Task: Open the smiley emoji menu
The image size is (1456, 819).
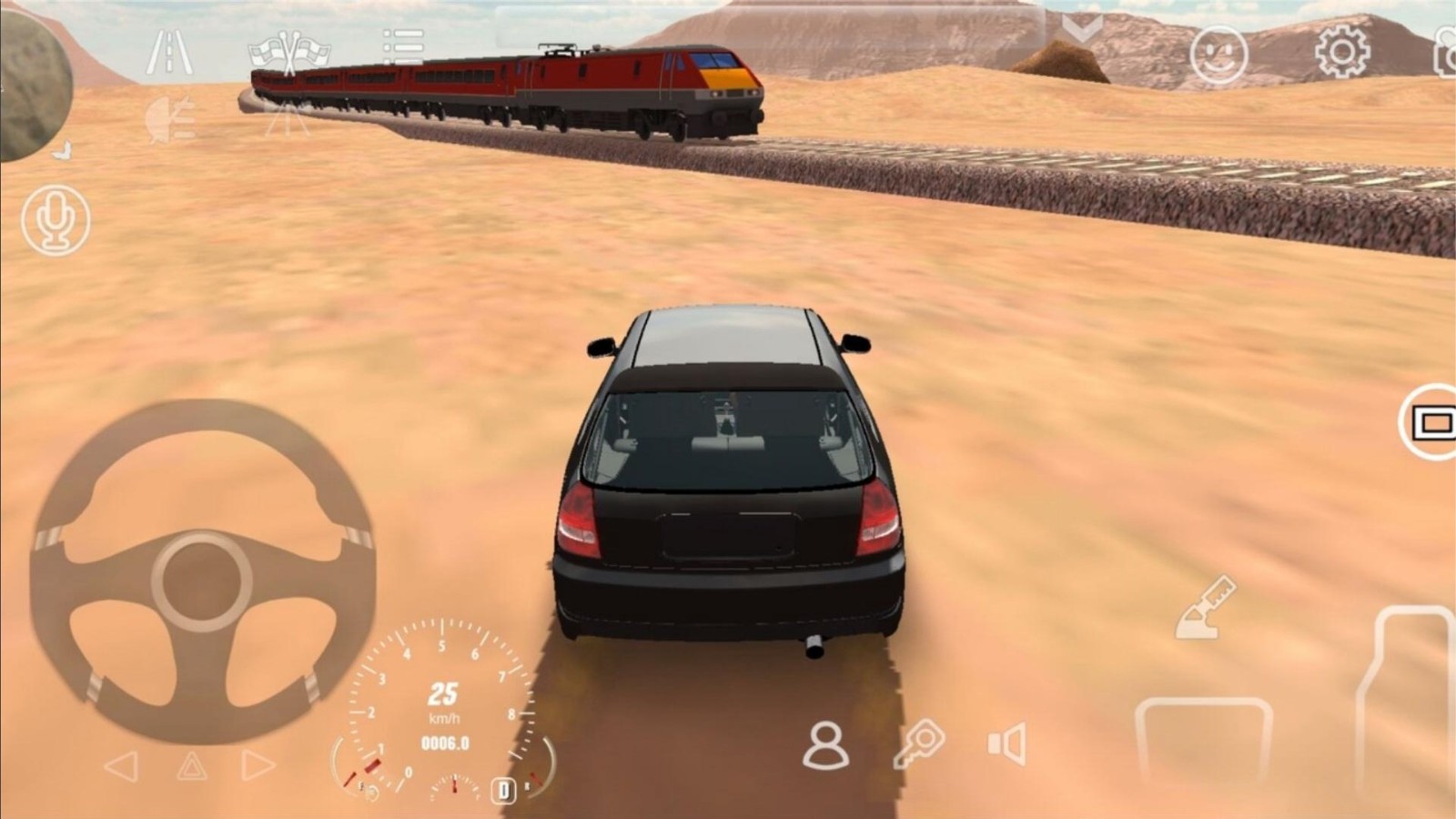Action: click(1218, 55)
